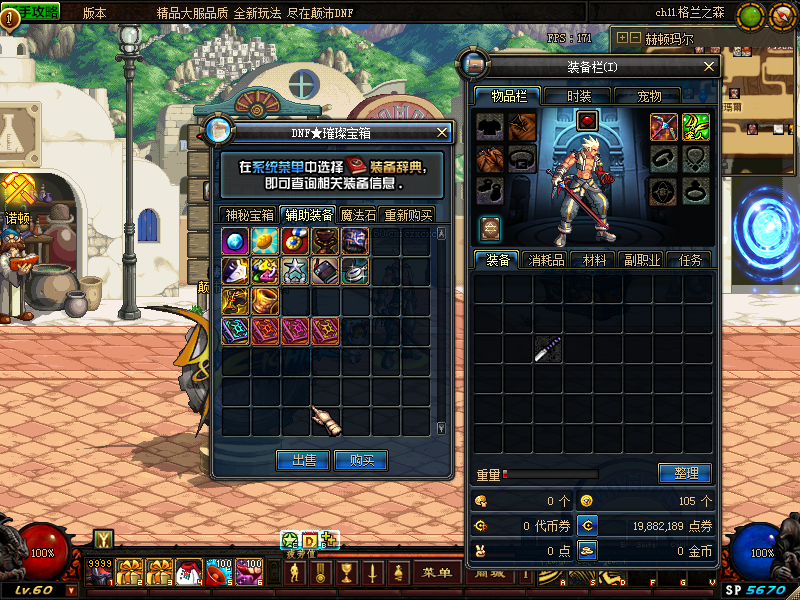Select the sword item in the inventory grid
The height and width of the screenshot is (600, 800).
point(547,349)
